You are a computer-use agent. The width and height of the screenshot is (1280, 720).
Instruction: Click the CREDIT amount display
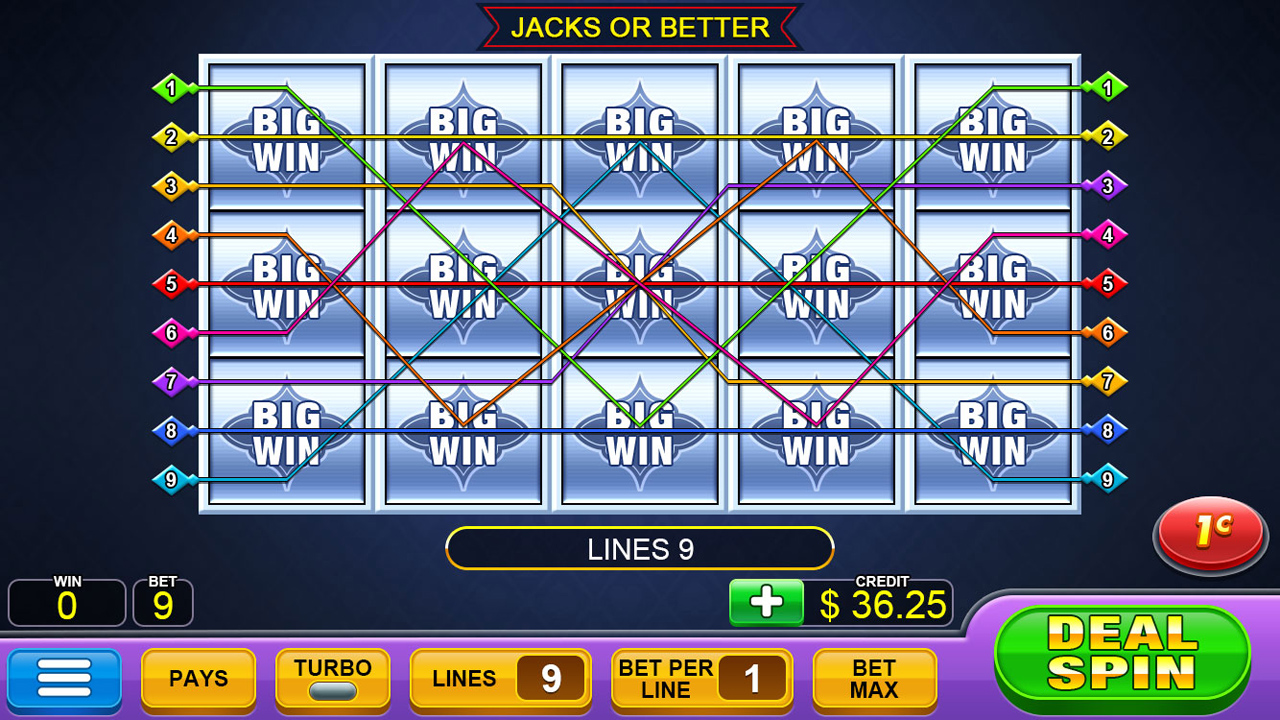click(884, 603)
